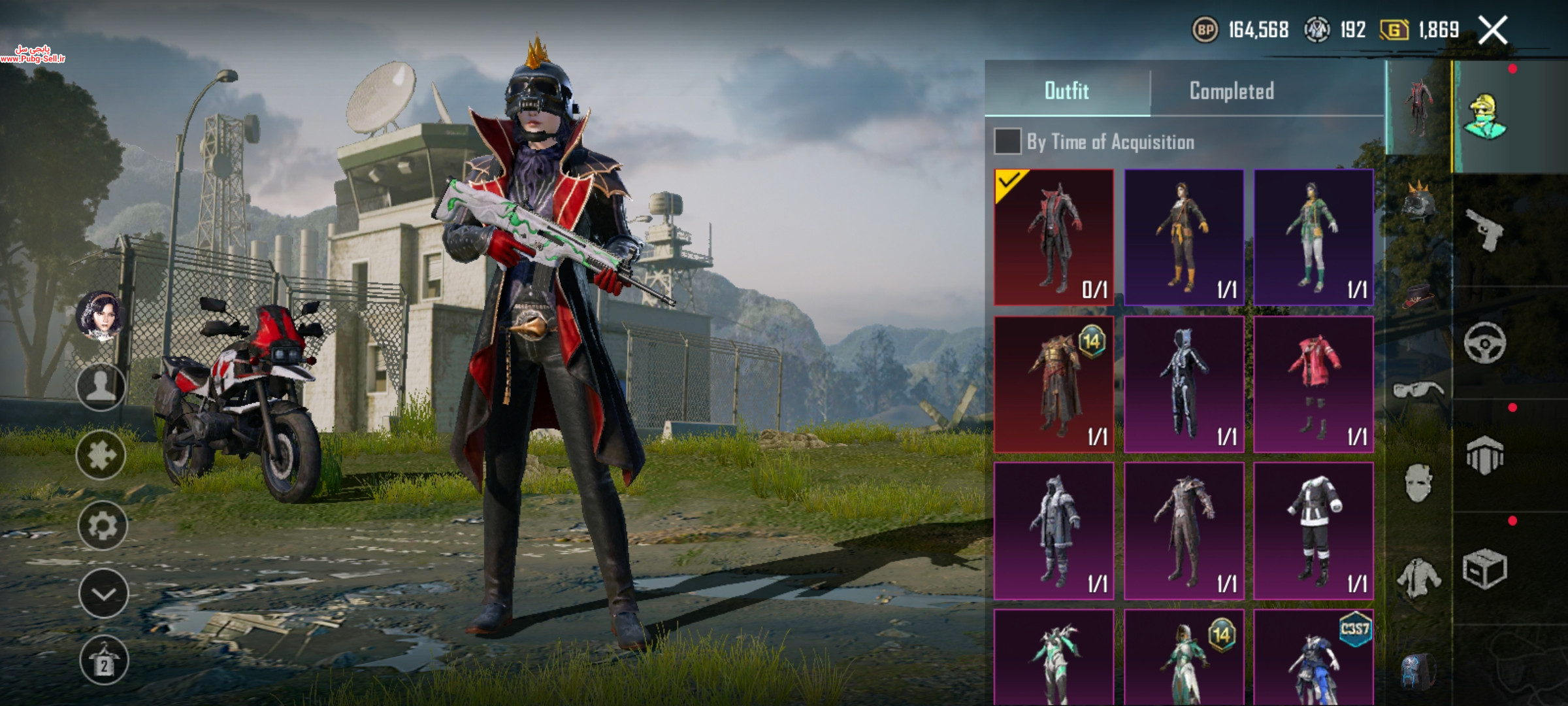Open the gear settings button
The width and height of the screenshot is (1568, 706).
pyautogui.click(x=102, y=526)
